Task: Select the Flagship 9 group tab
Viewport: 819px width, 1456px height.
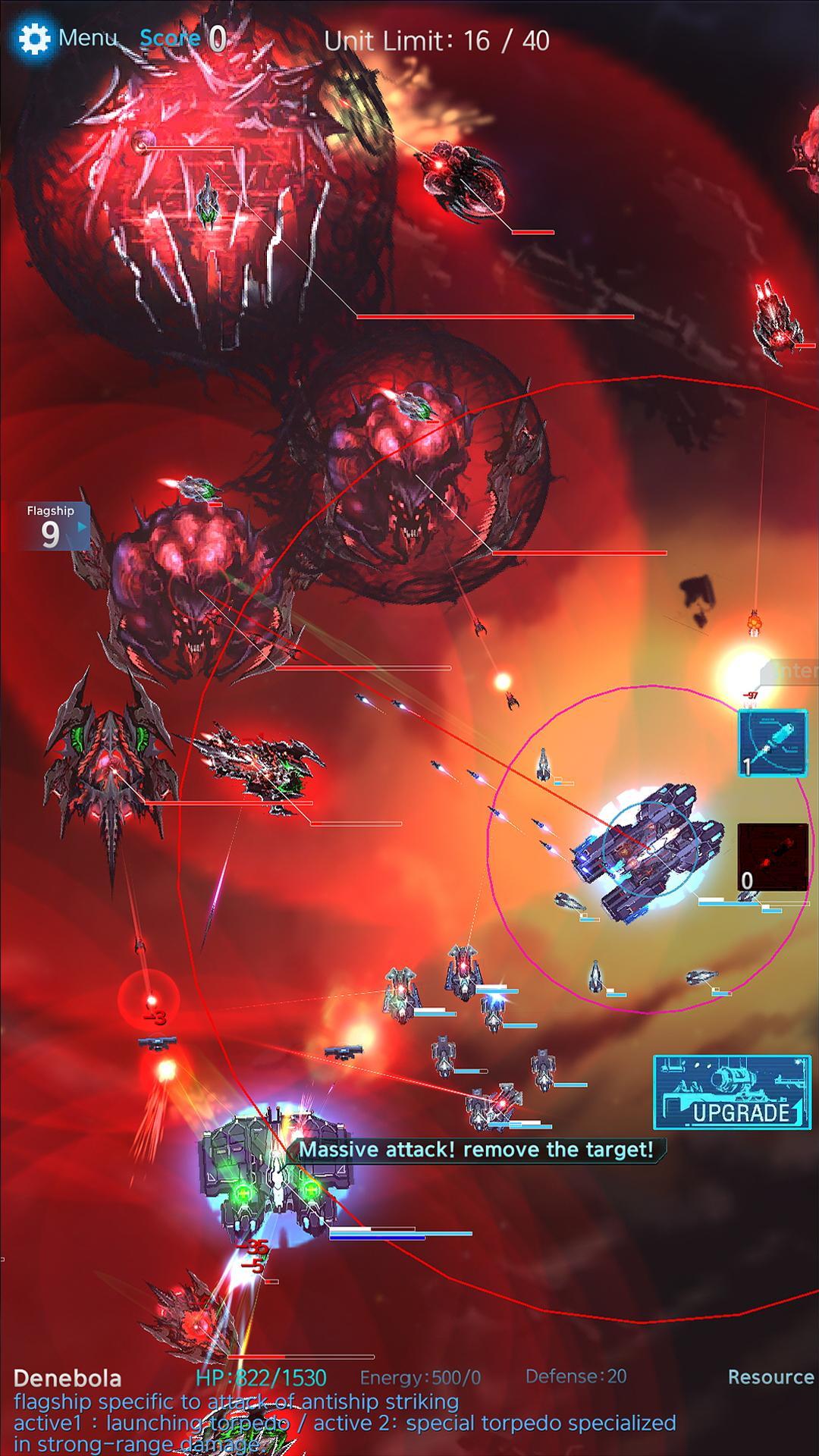Action: 52,526
